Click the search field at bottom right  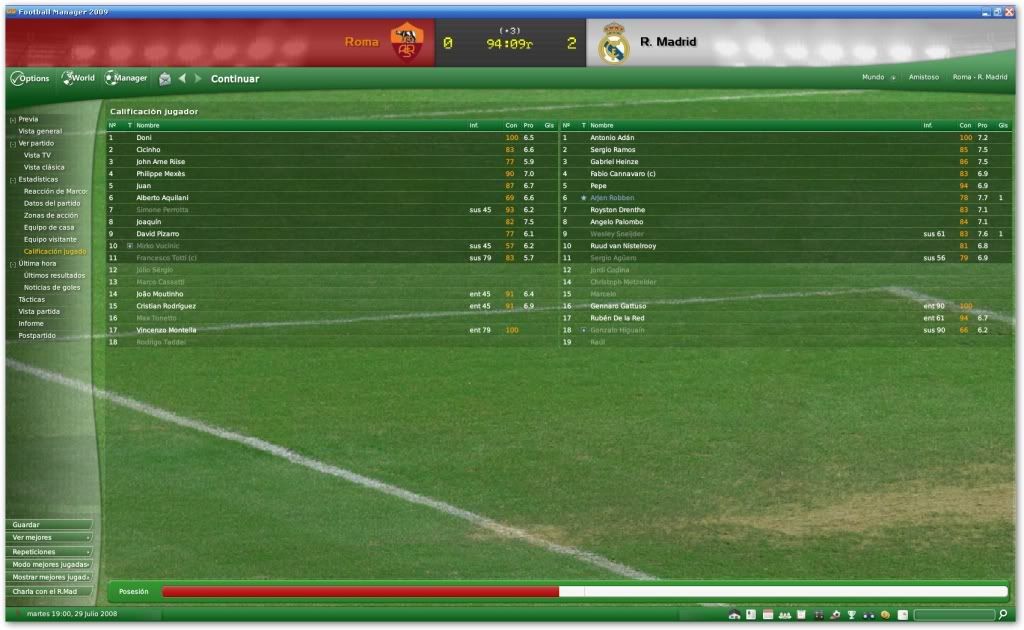click(x=953, y=614)
